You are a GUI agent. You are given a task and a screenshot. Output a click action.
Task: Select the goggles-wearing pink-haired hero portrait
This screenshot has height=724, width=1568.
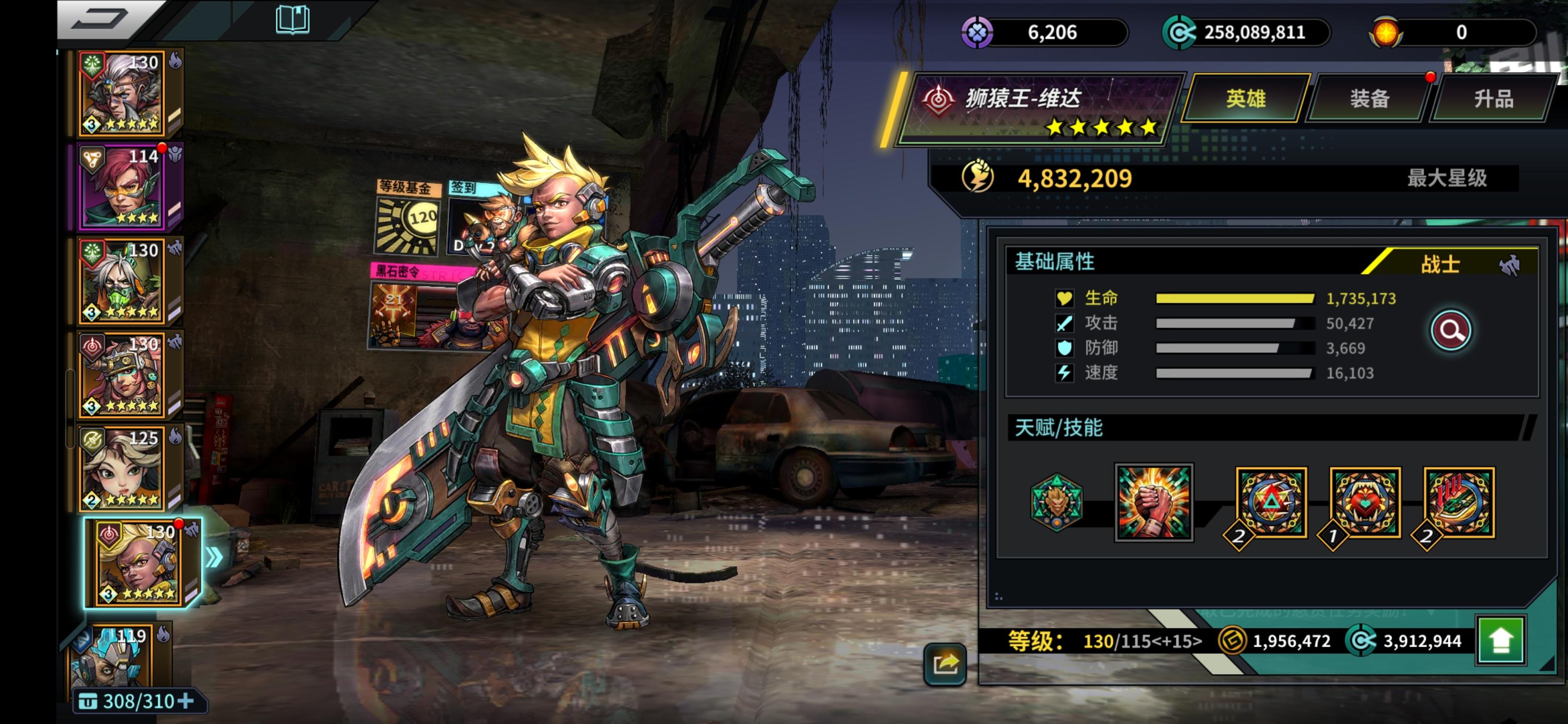coord(123,375)
